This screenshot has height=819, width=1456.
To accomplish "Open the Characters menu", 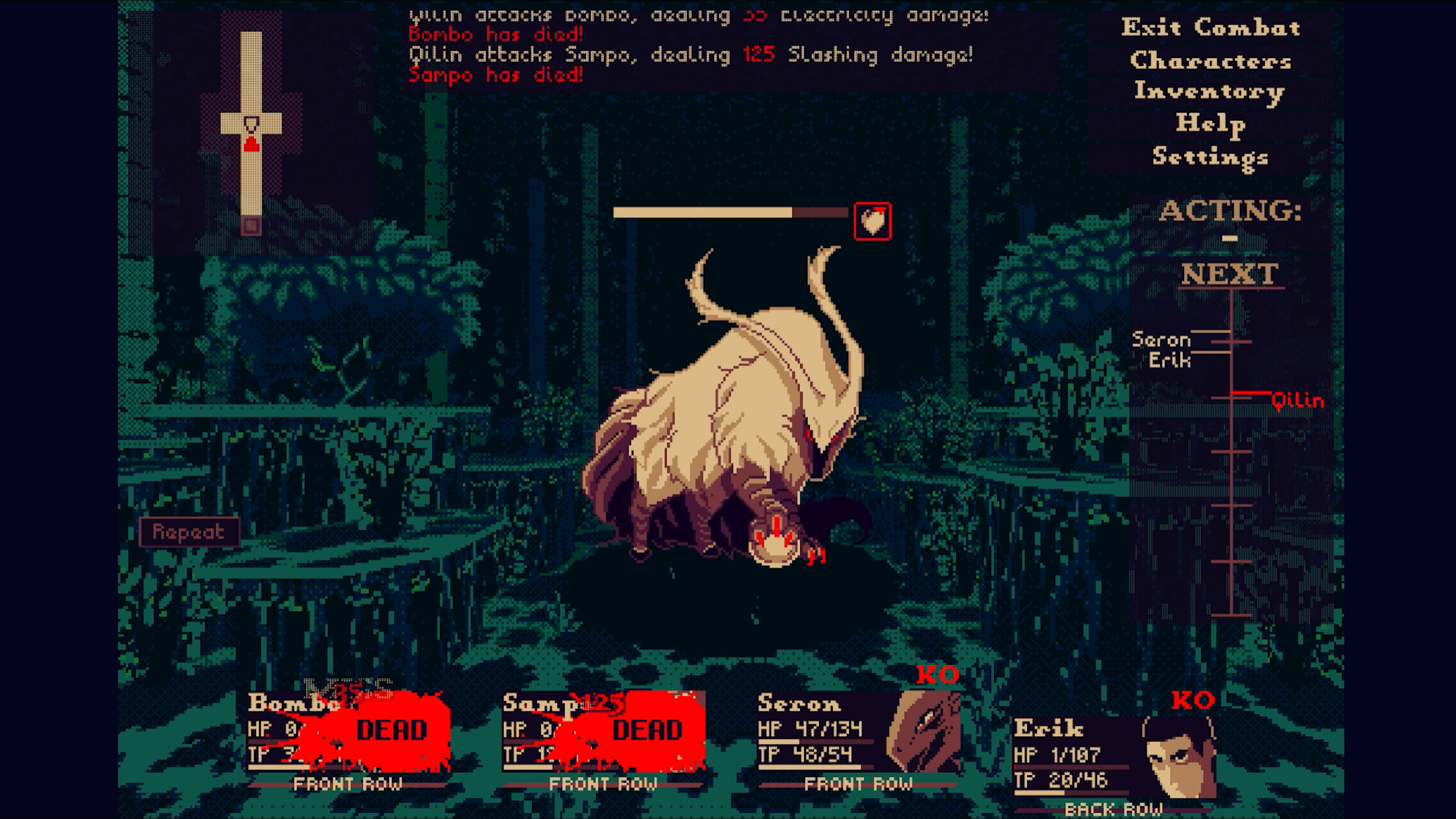I will pyautogui.click(x=1210, y=61).
